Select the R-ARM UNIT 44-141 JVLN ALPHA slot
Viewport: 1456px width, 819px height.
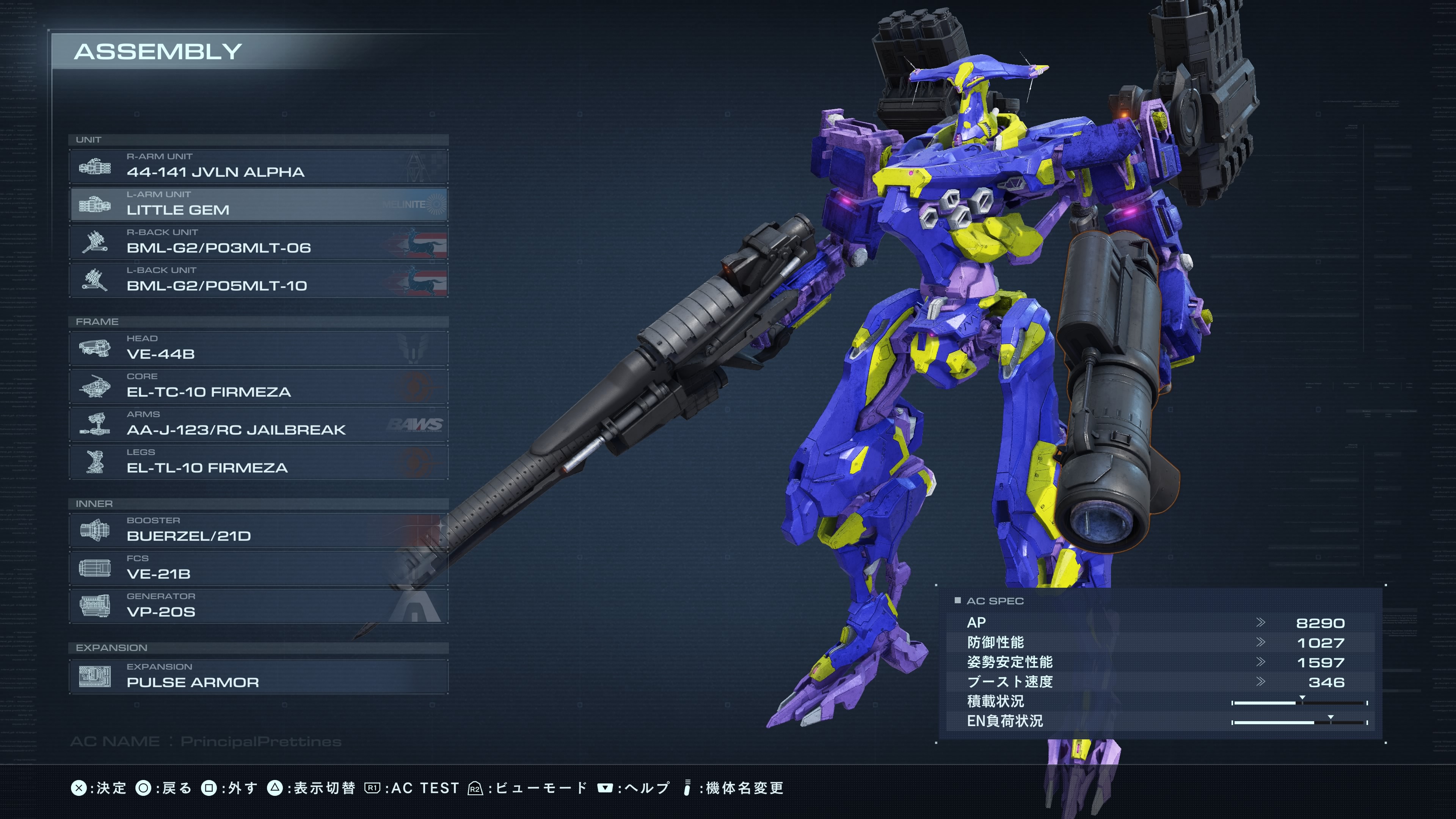(258, 166)
